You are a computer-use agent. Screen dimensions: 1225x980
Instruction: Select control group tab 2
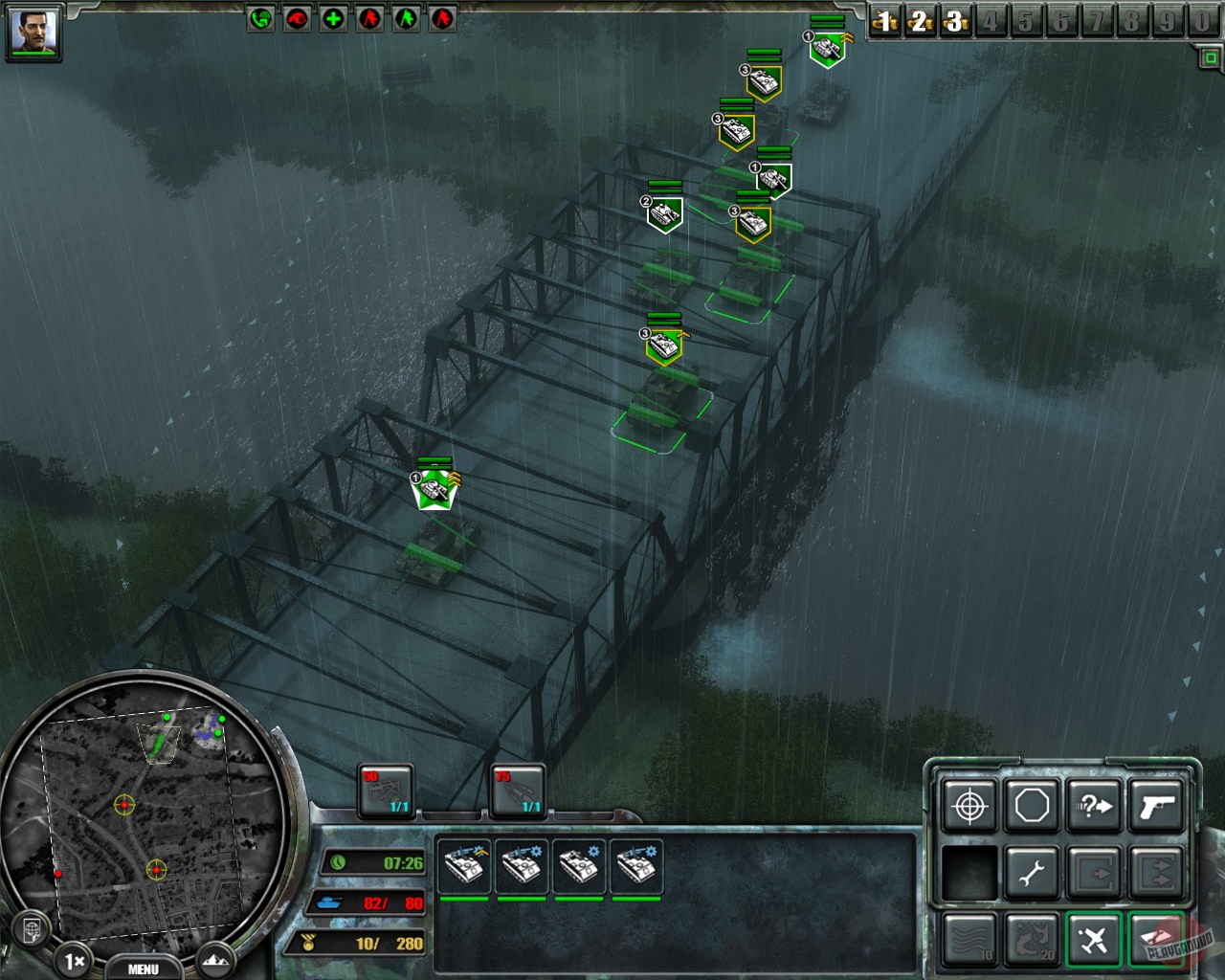coord(920,21)
